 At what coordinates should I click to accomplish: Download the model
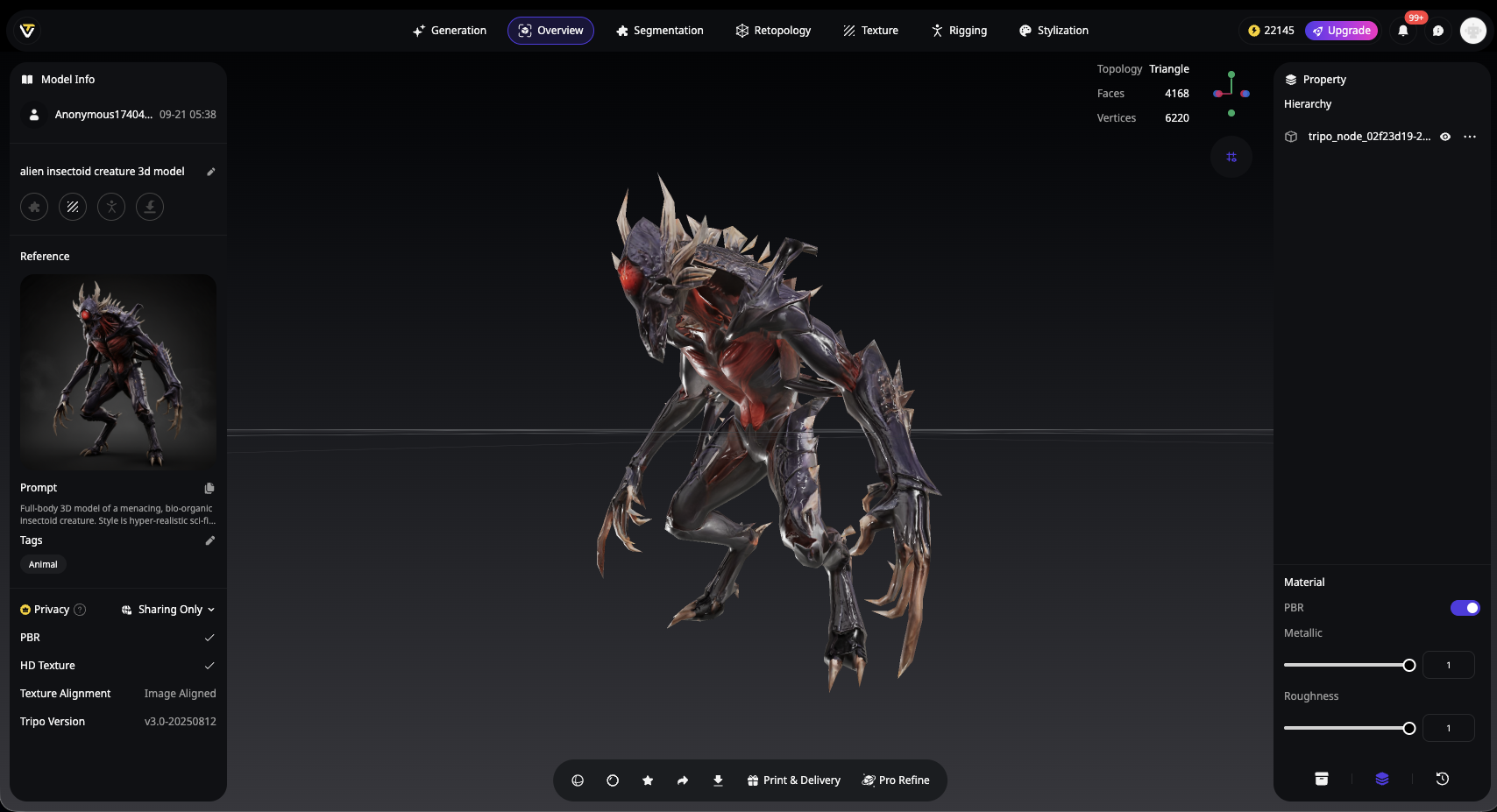(x=718, y=780)
